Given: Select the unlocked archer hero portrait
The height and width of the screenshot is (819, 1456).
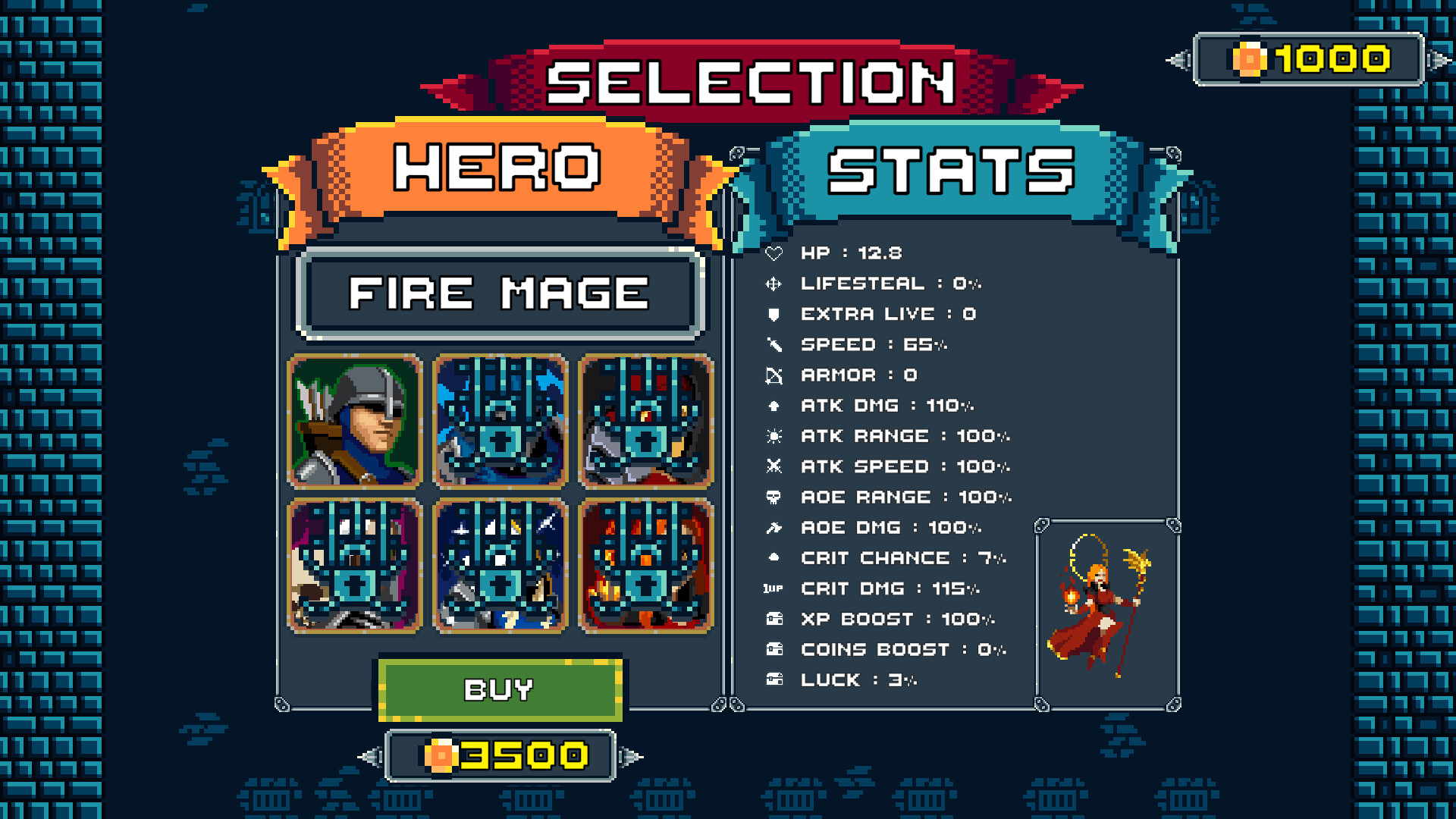Looking at the screenshot, I should pos(353,422).
